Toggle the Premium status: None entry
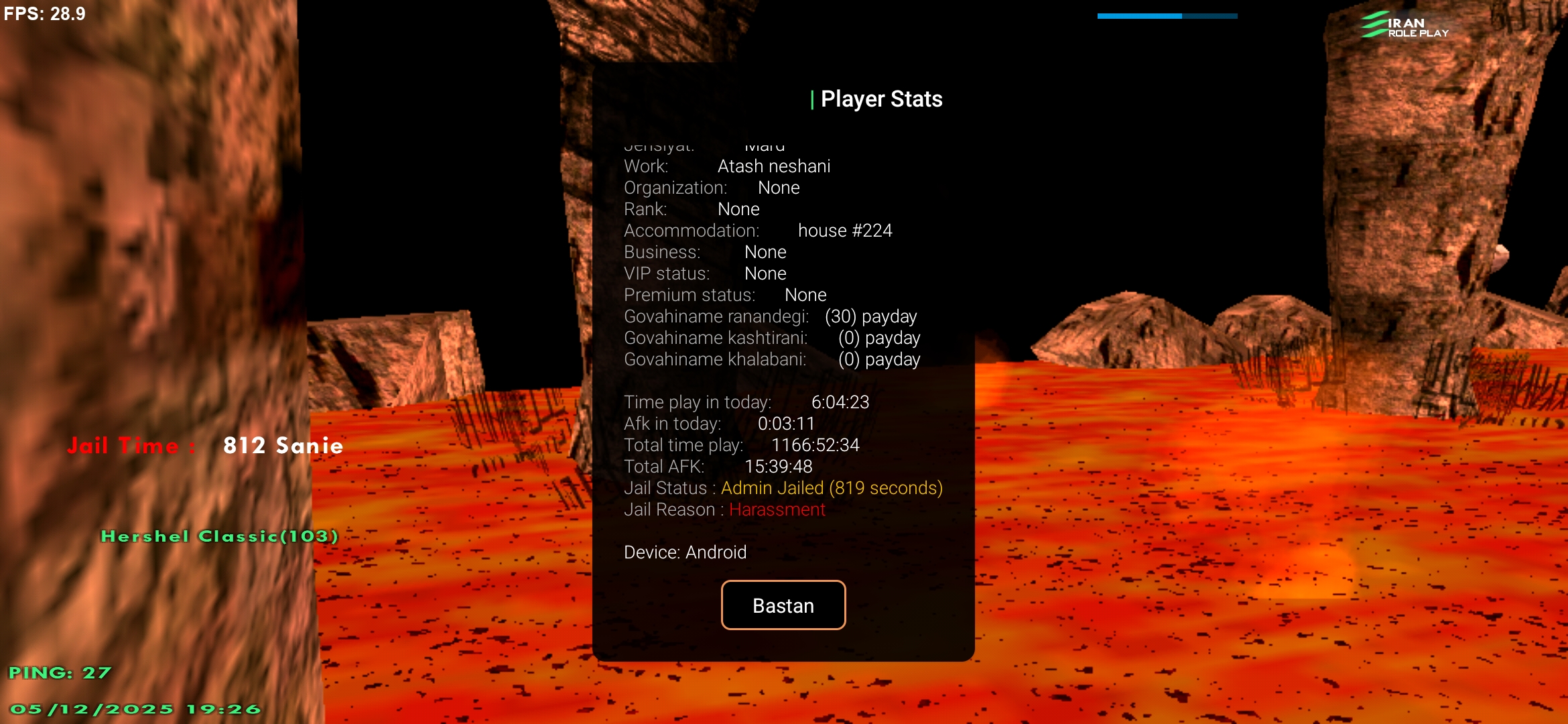This screenshot has width=1568, height=724. [x=726, y=294]
